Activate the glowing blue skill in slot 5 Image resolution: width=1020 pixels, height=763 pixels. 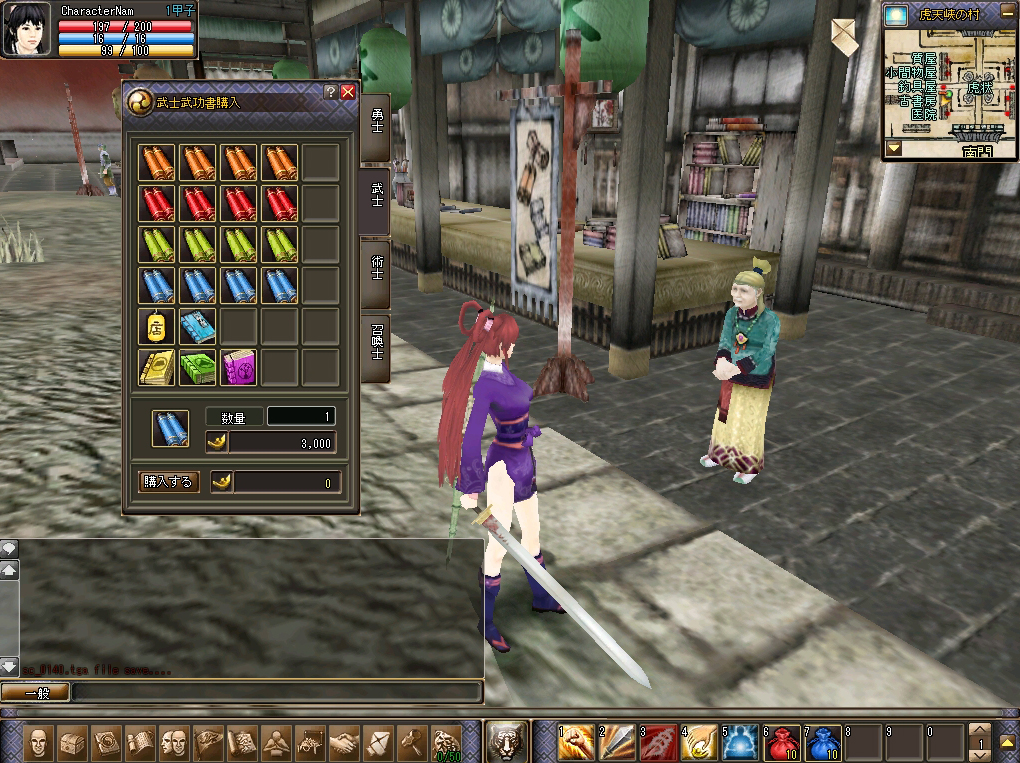pos(741,741)
